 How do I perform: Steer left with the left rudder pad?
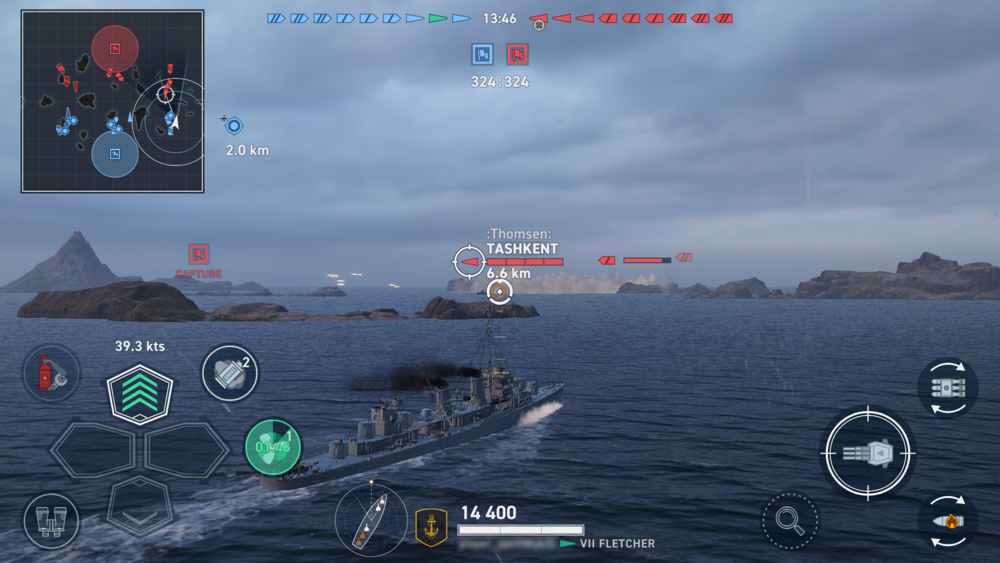point(92,451)
